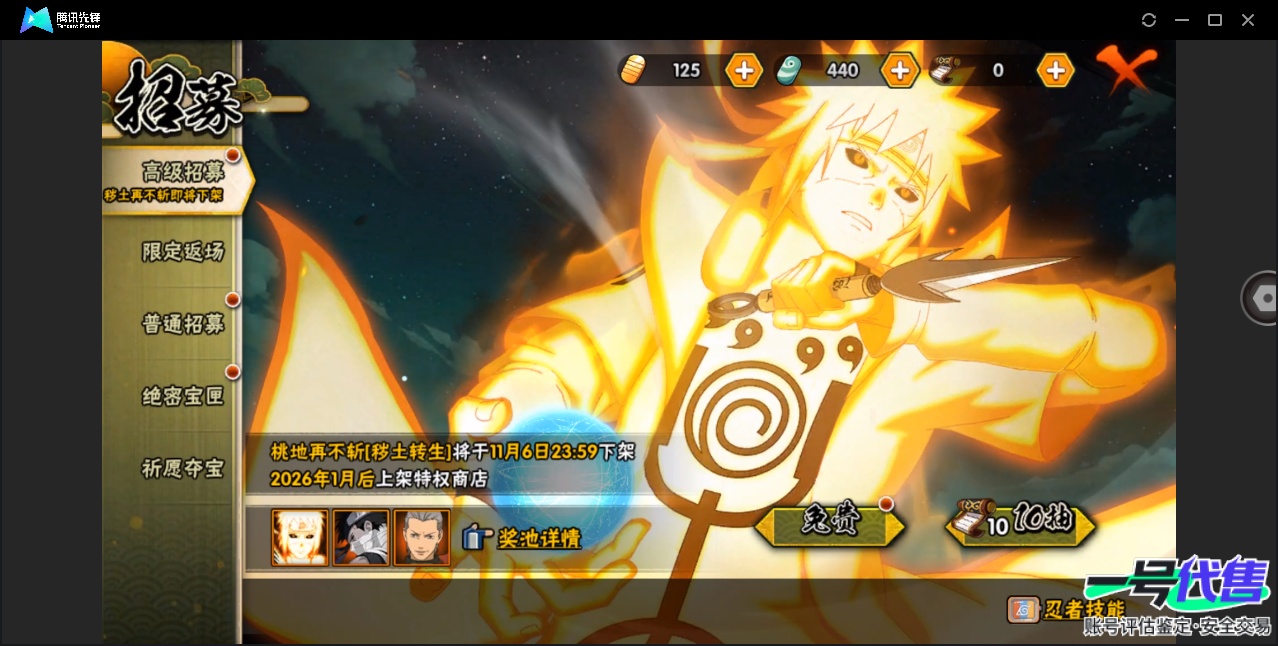
Task: Perform the 10抽 ten-pull recruit
Action: point(1021,523)
